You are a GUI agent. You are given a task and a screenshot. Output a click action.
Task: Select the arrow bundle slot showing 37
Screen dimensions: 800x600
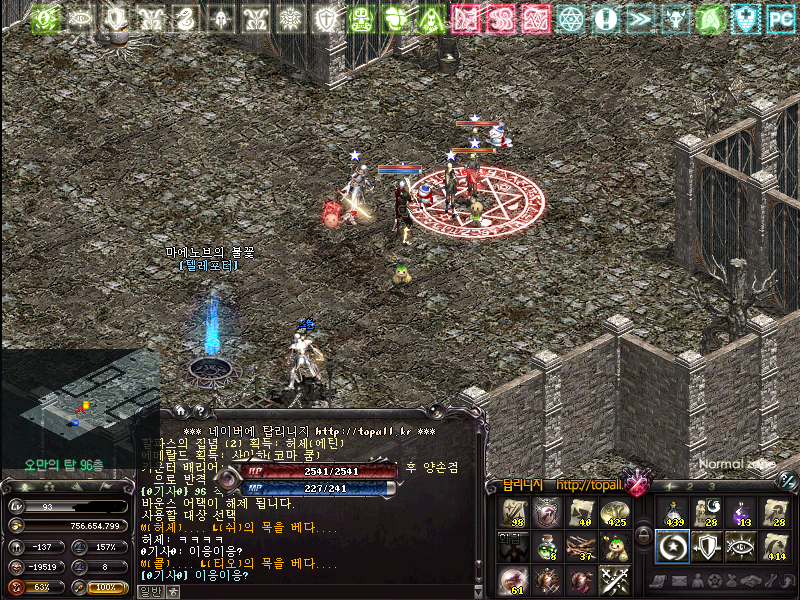[x=581, y=546]
